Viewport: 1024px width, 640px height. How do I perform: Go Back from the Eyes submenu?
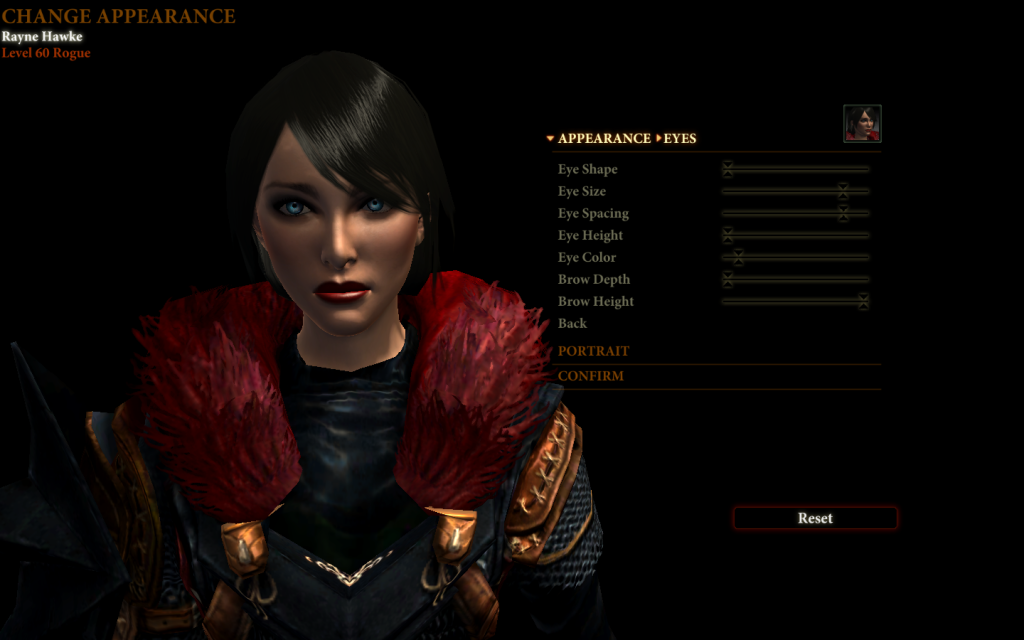(x=573, y=323)
